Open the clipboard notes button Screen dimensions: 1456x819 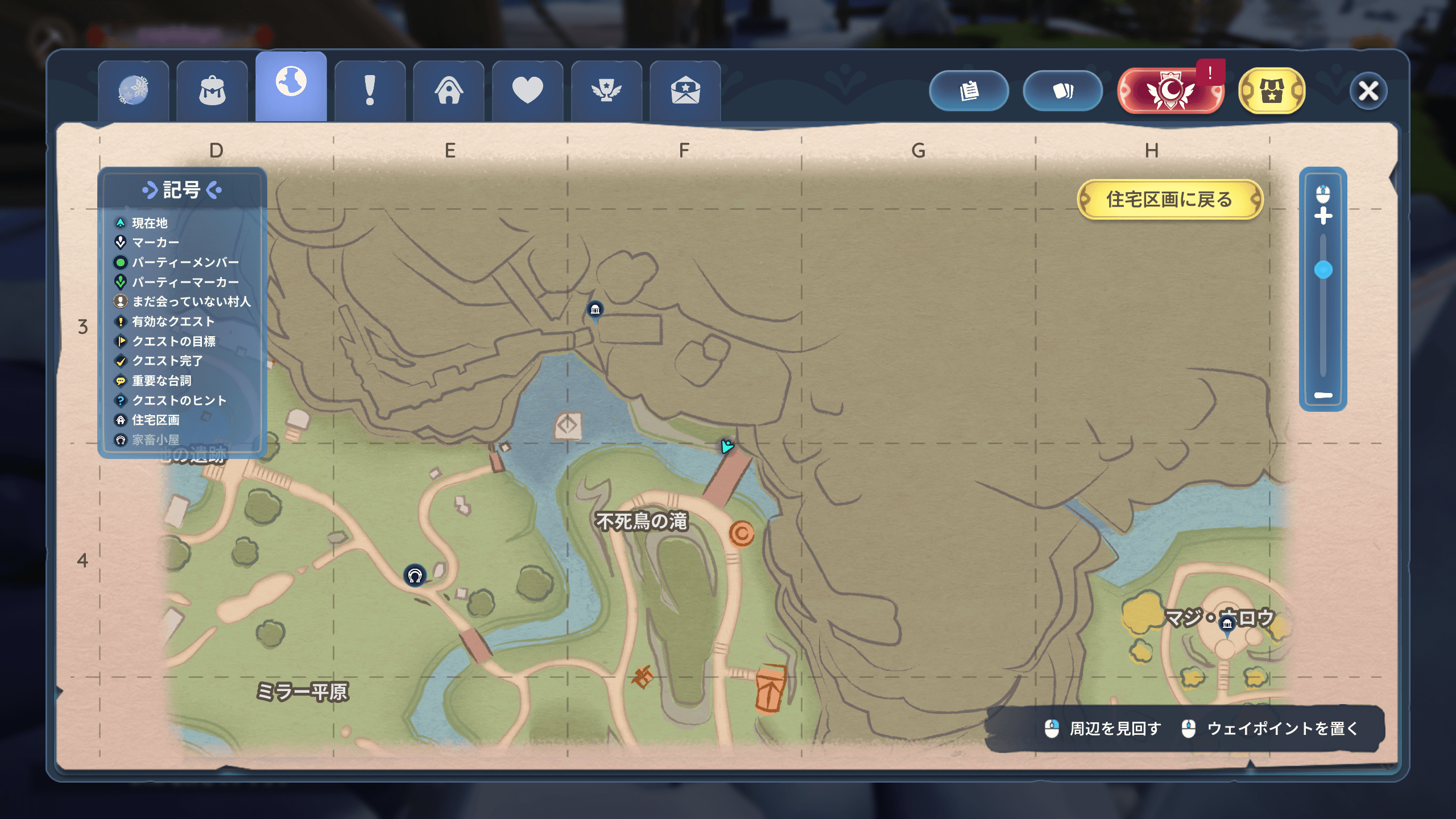point(969,91)
